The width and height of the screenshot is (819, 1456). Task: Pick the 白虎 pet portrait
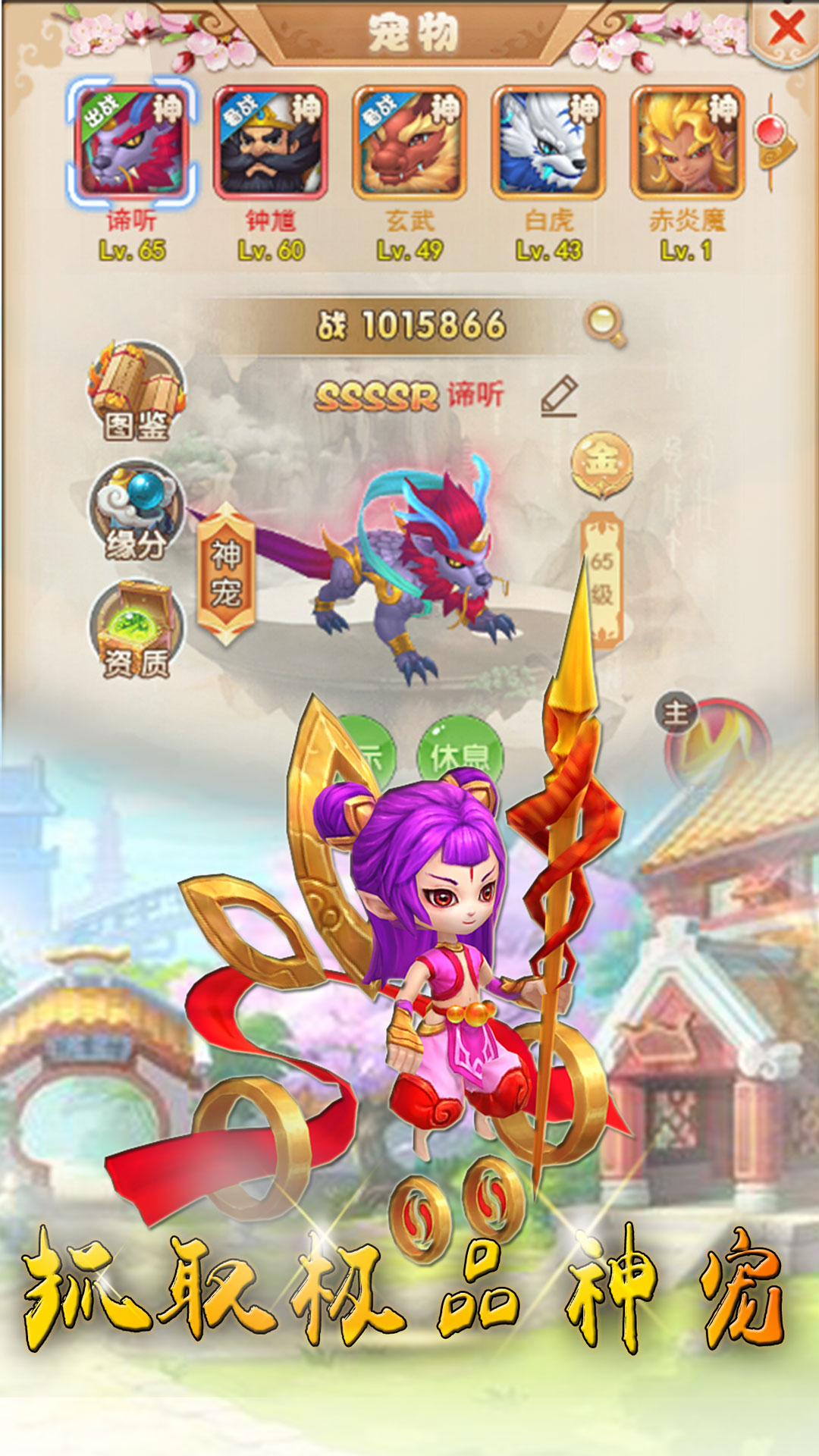click(x=548, y=143)
